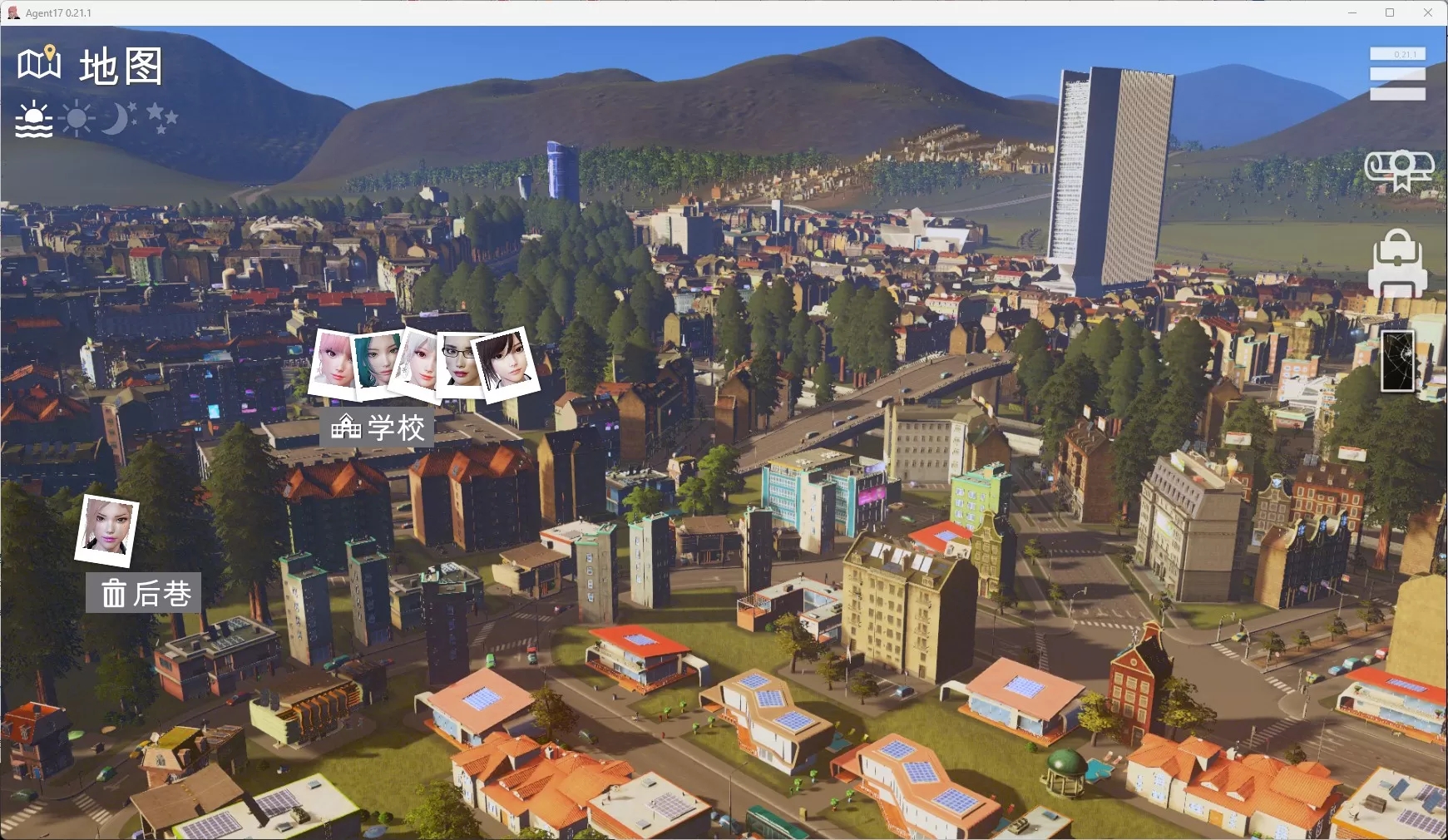Go to the 后巷 back alley location
Image resolution: width=1448 pixels, height=840 pixels.
pos(144,593)
